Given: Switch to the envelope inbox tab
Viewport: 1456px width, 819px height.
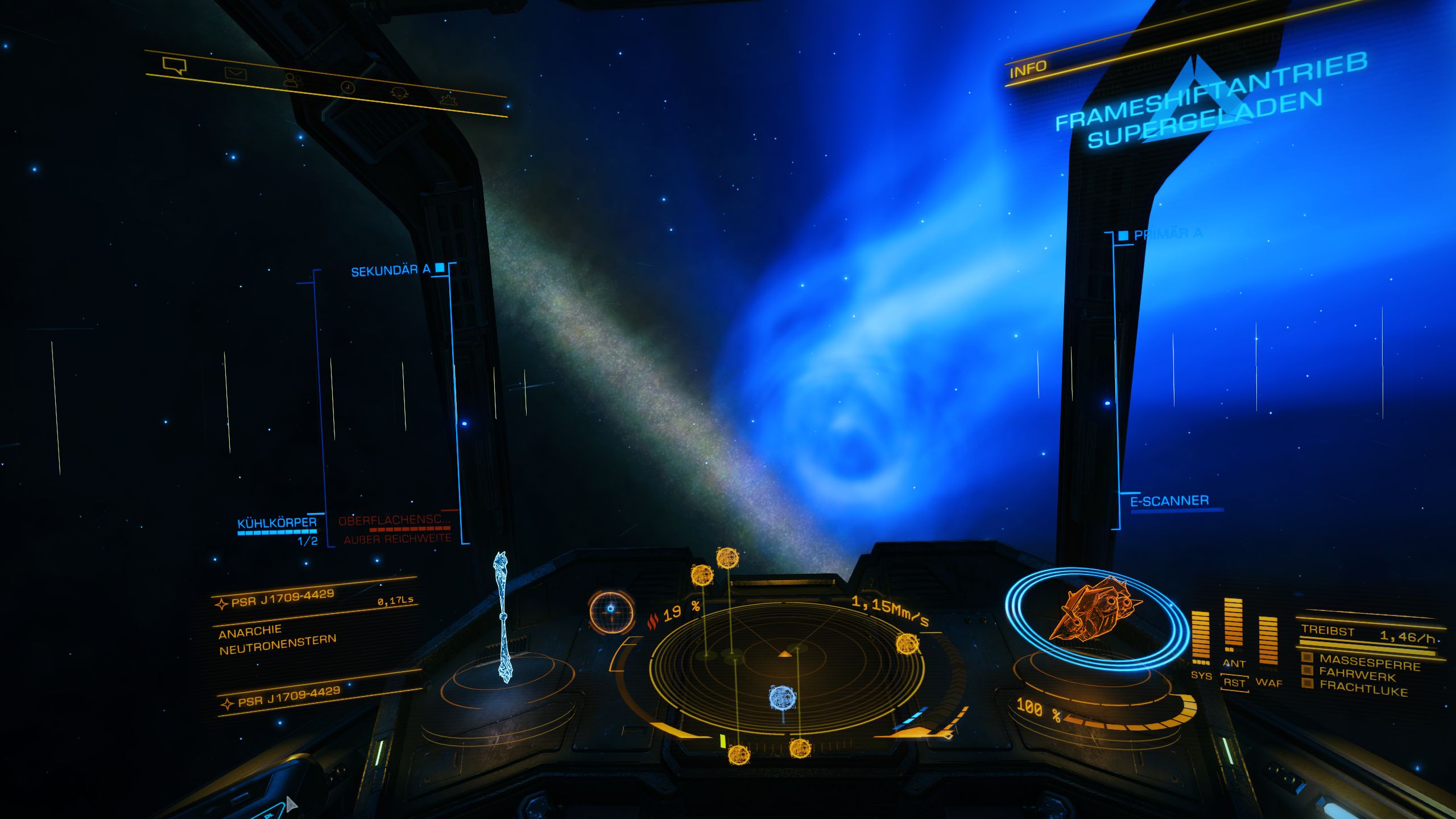Looking at the screenshot, I should tap(235, 73).
